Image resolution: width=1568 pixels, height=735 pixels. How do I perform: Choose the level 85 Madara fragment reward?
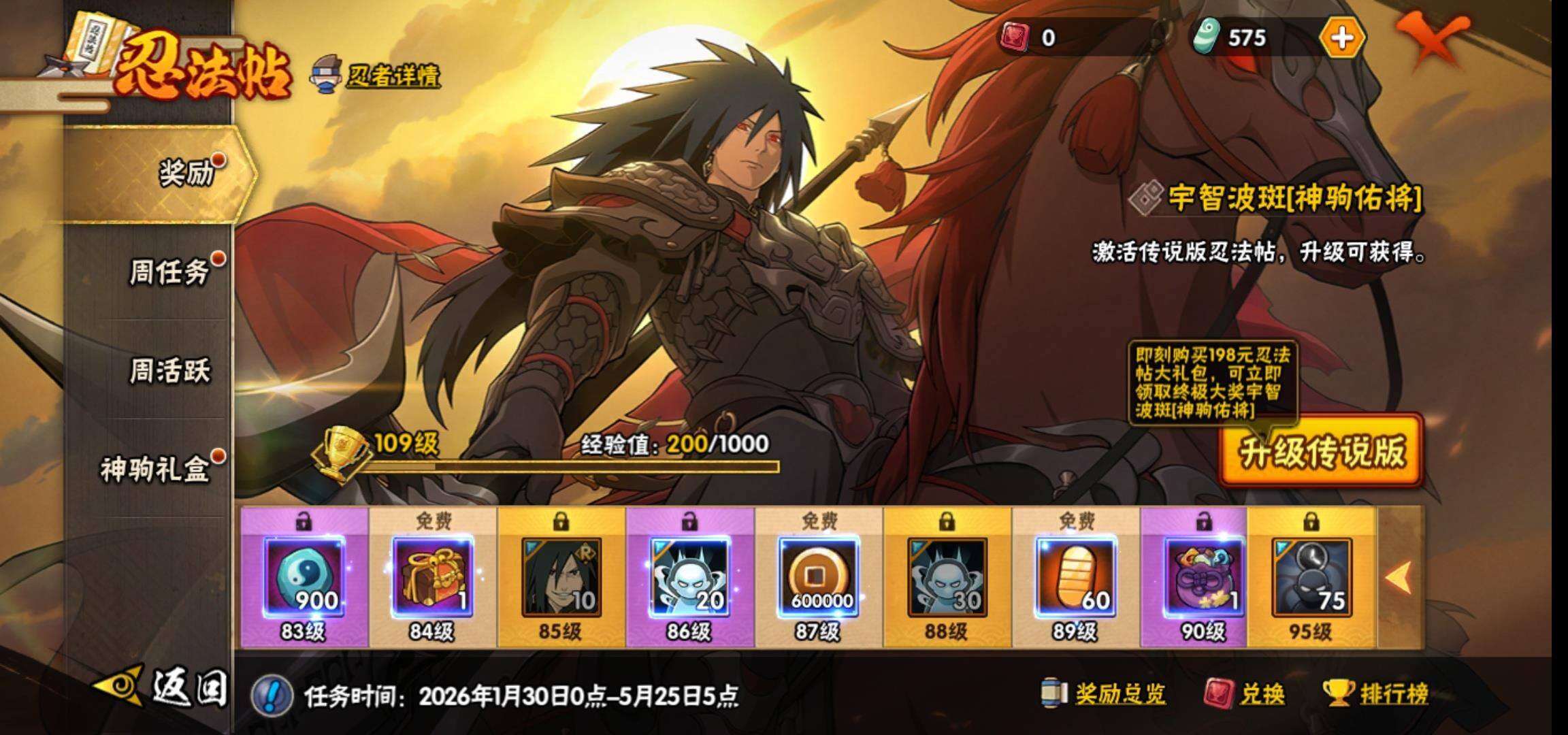[561, 577]
